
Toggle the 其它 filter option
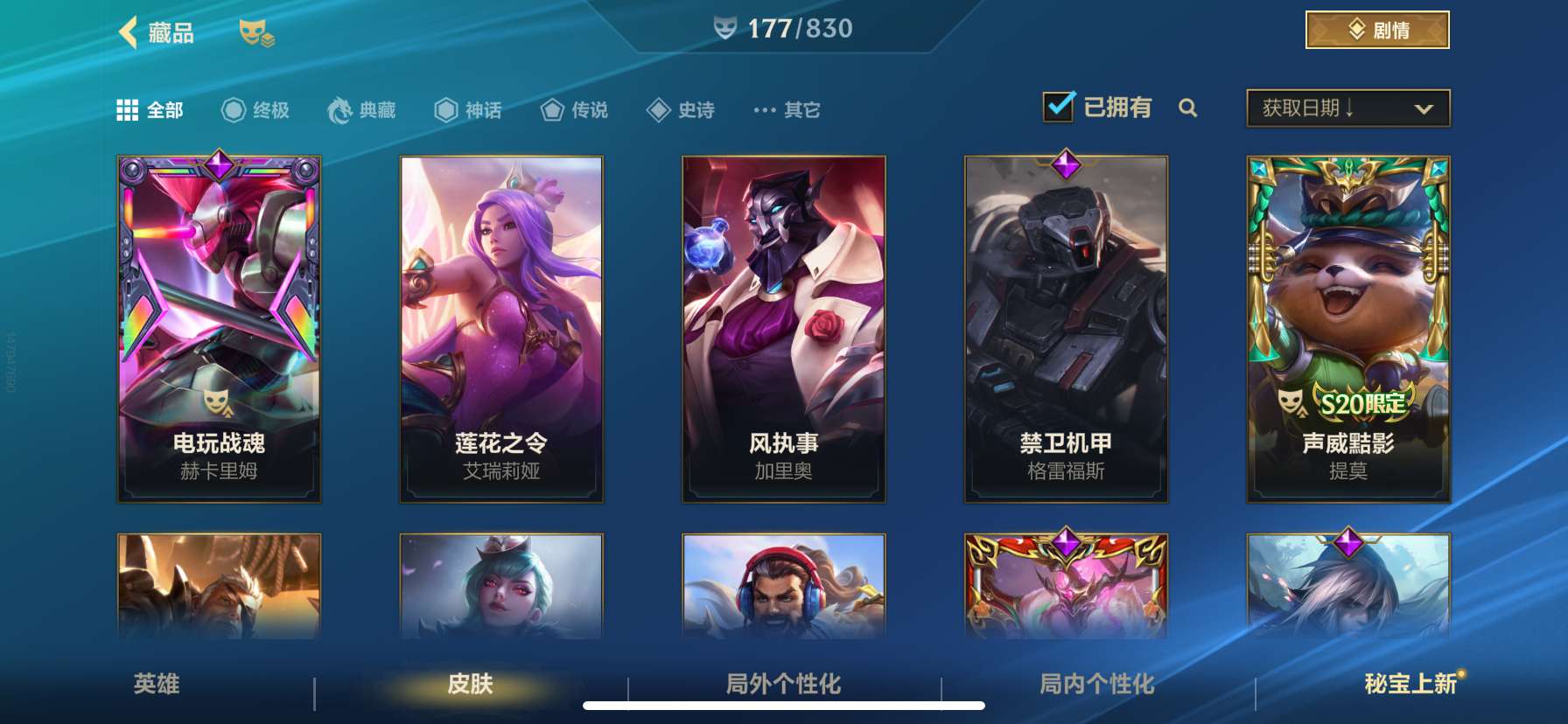tap(785, 109)
